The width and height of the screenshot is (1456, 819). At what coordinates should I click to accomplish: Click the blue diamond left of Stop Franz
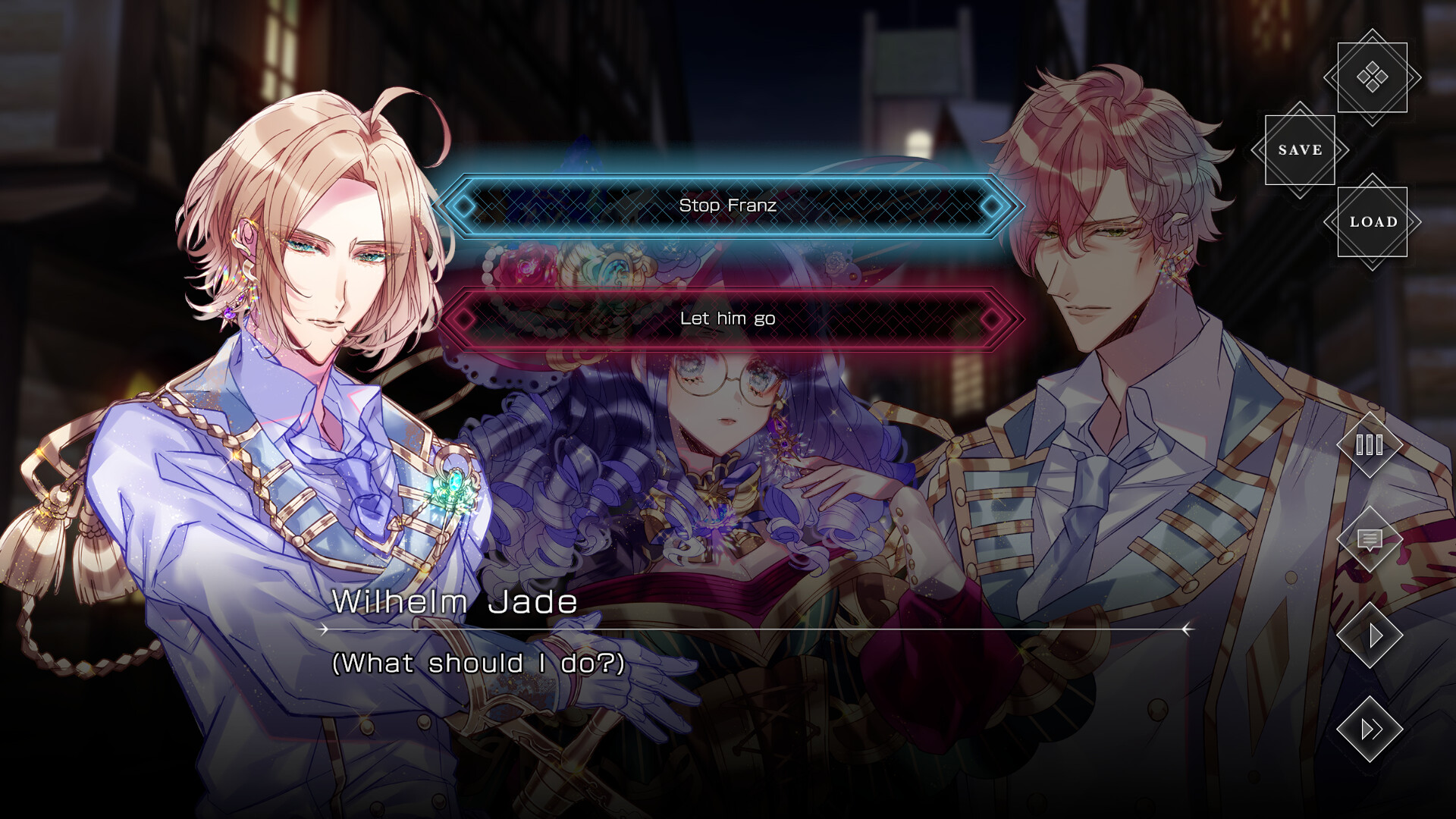[x=463, y=205]
